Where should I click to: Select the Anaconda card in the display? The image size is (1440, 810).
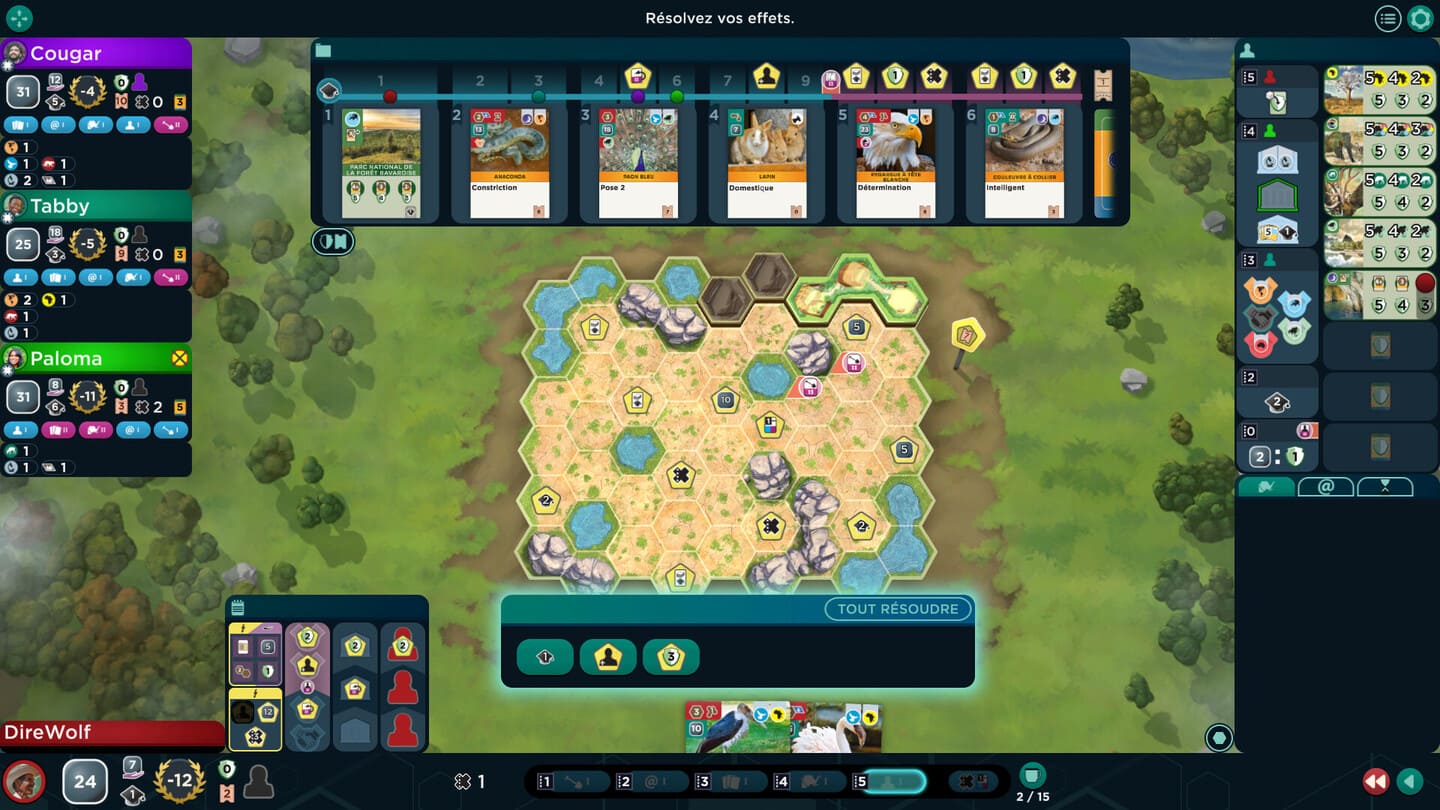click(x=509, y=163)
